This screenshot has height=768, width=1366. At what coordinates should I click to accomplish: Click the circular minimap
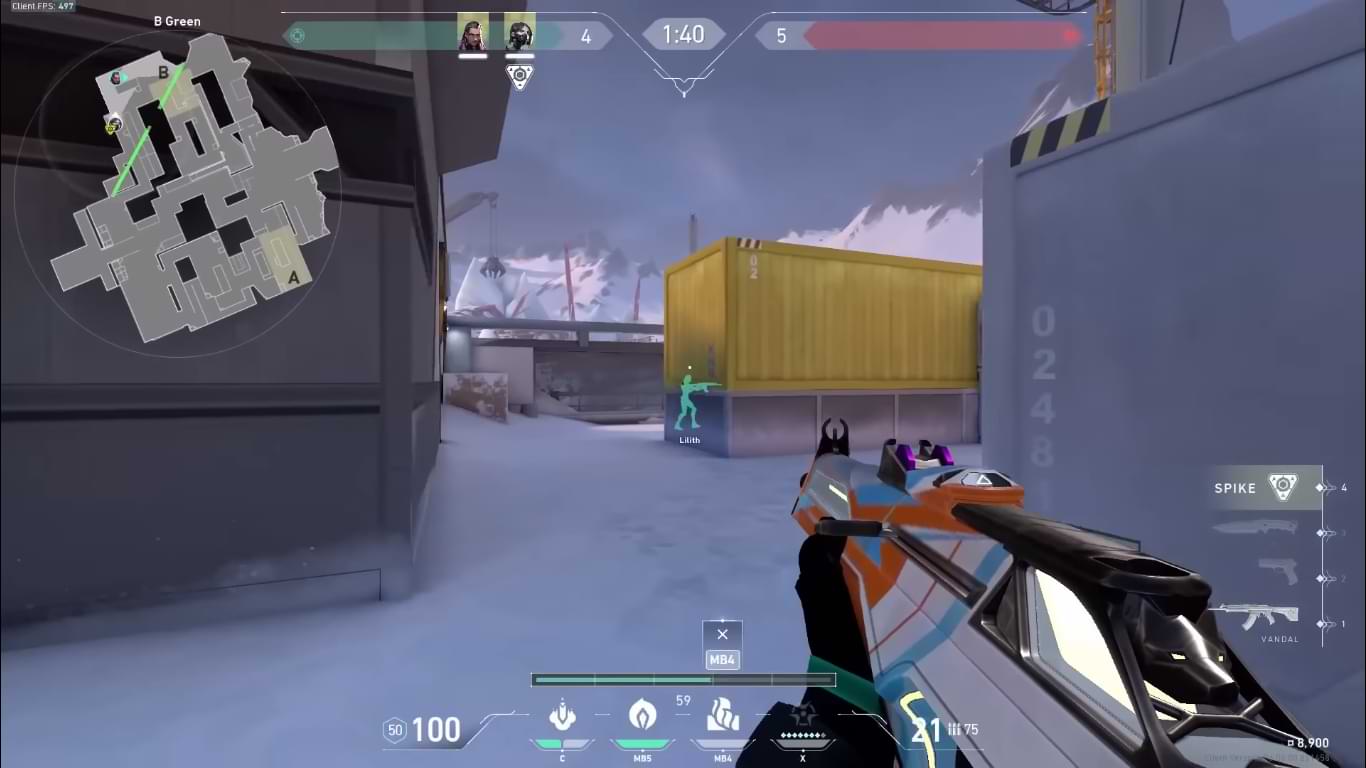[x=178, y=190]
